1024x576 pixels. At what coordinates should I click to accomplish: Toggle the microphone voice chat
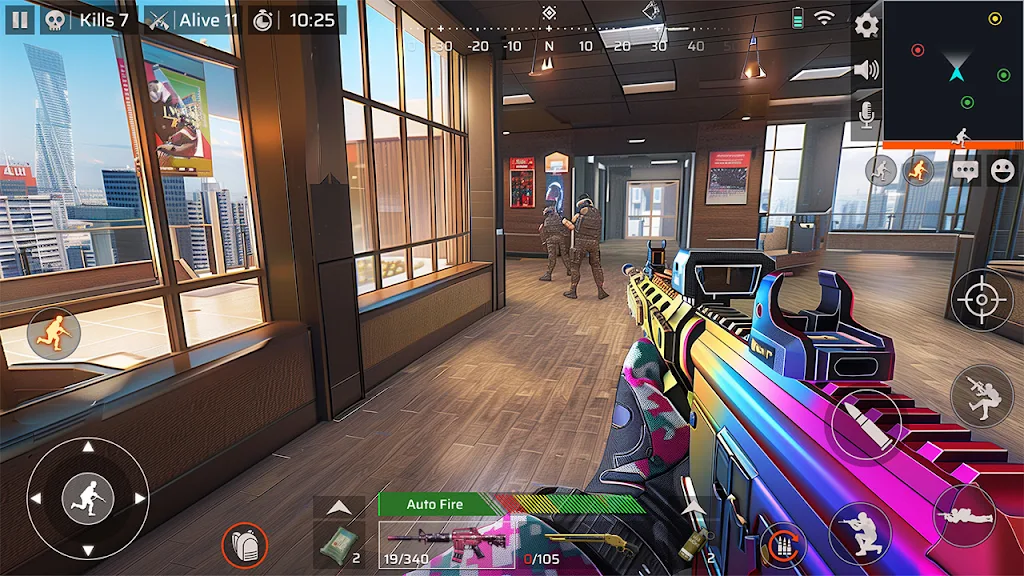pyautogui.click(x=866, y=116)
